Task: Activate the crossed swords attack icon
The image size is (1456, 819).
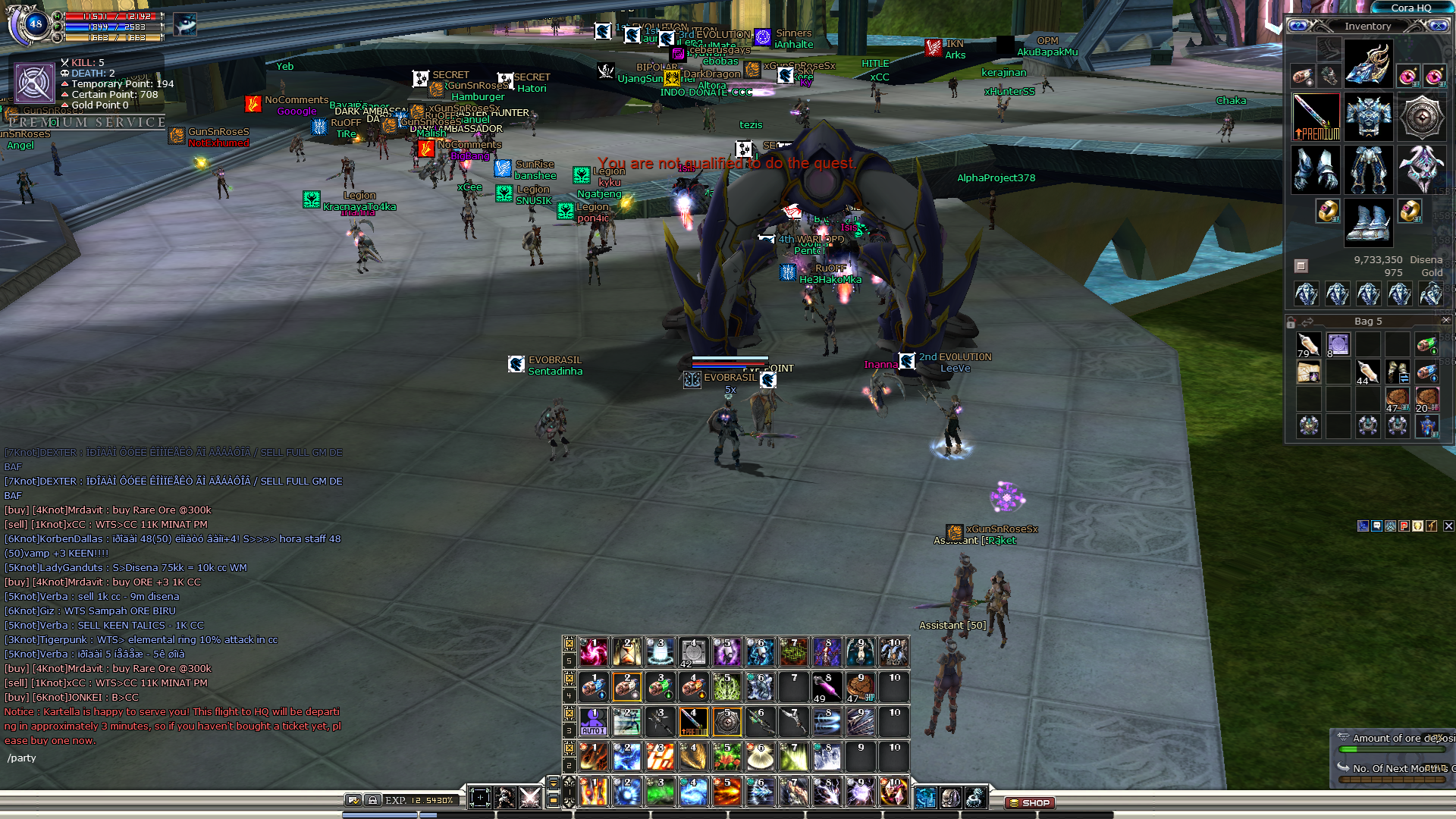Action: click(530, 797)
